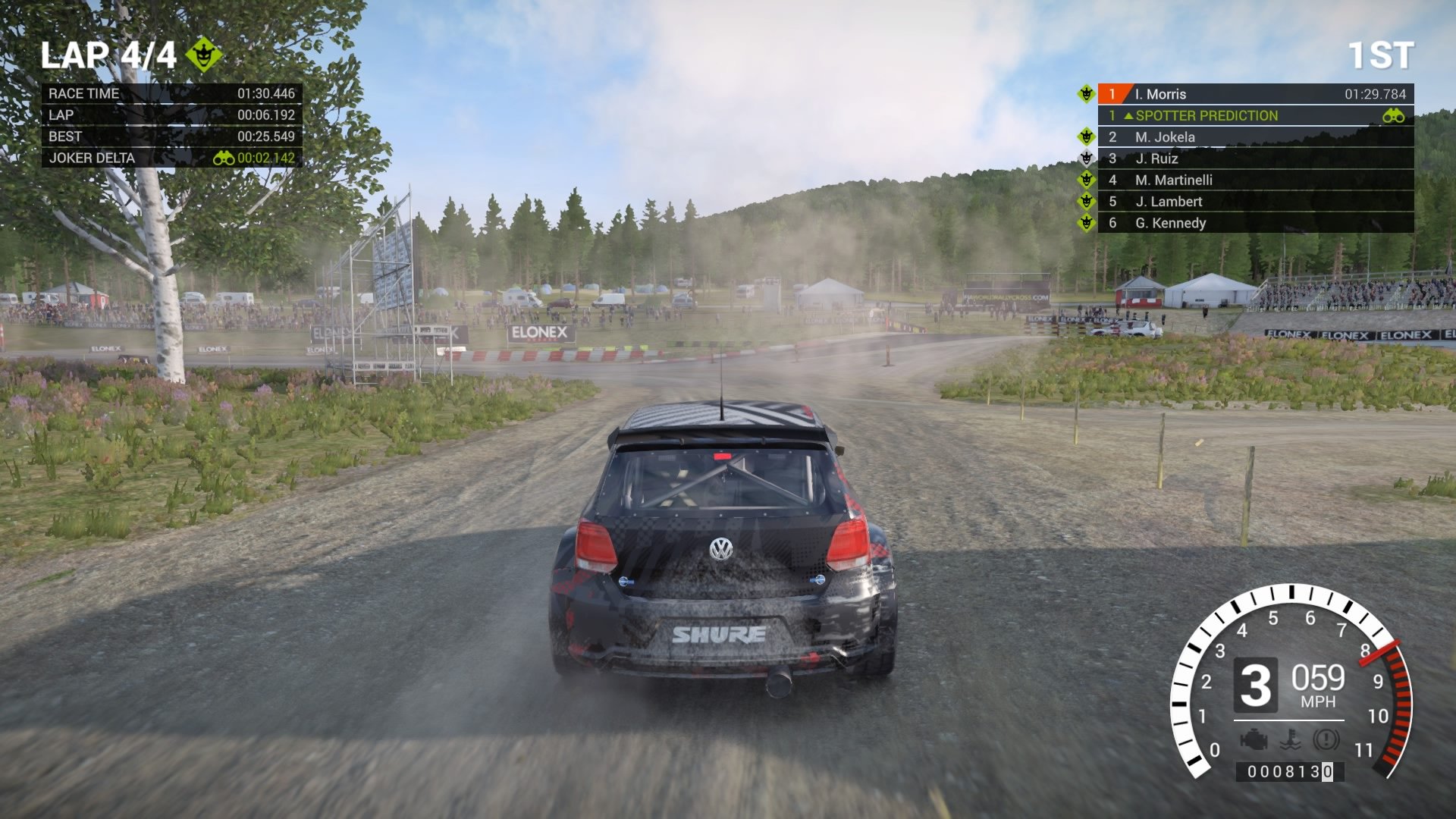The width and height of the screenshot is (1456, 819).
Task: Toggle the joker badge beside J. Lambert
Action: [x=1087, y=202]
